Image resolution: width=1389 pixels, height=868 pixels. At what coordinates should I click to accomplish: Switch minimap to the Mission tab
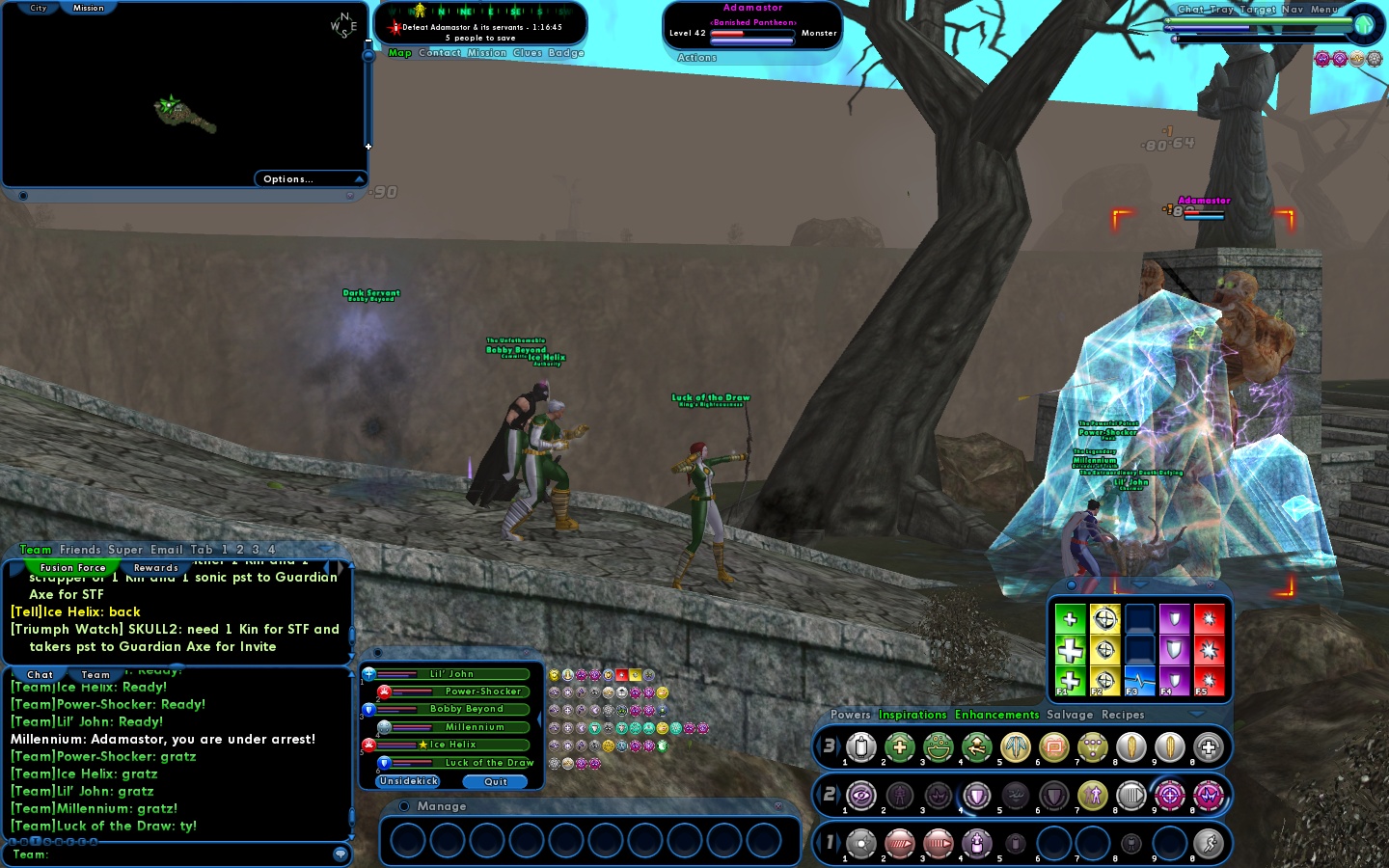89,8
